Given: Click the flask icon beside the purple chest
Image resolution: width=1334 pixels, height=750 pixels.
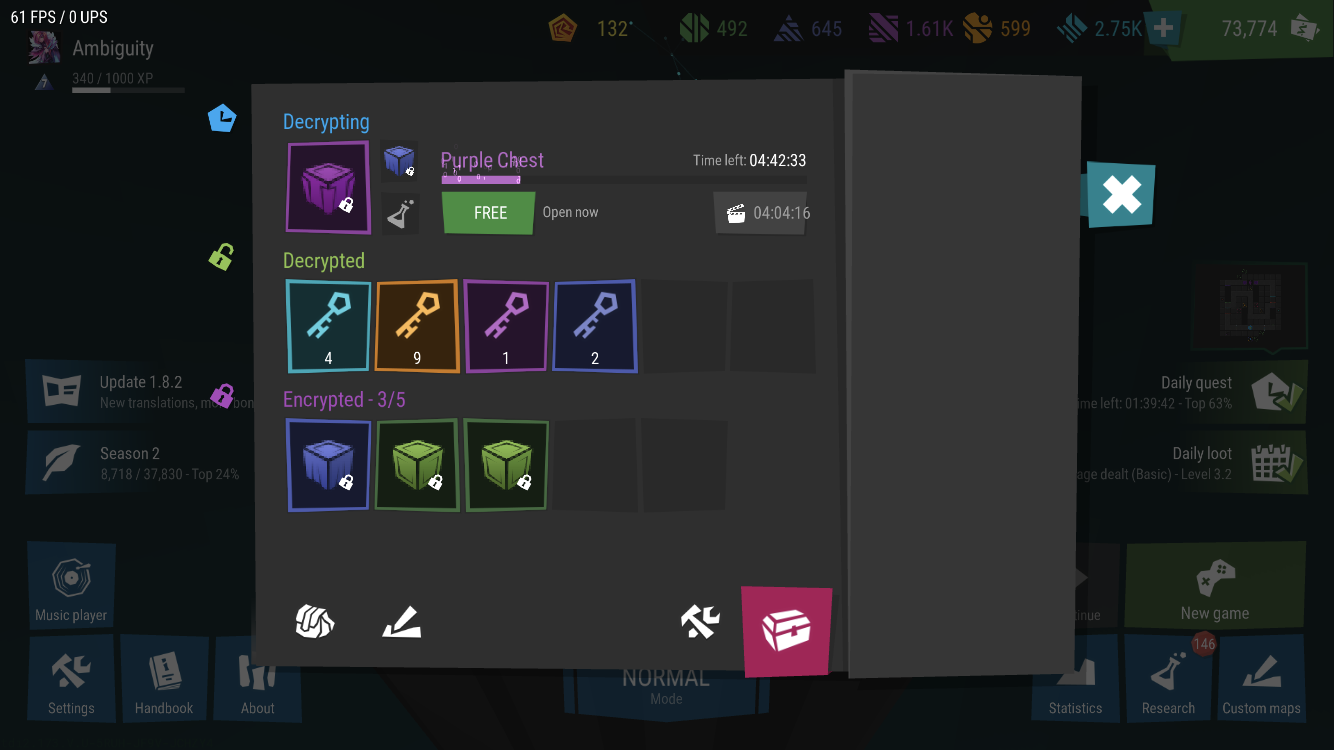Looking at the screenshot, I should tap(400, 214).
